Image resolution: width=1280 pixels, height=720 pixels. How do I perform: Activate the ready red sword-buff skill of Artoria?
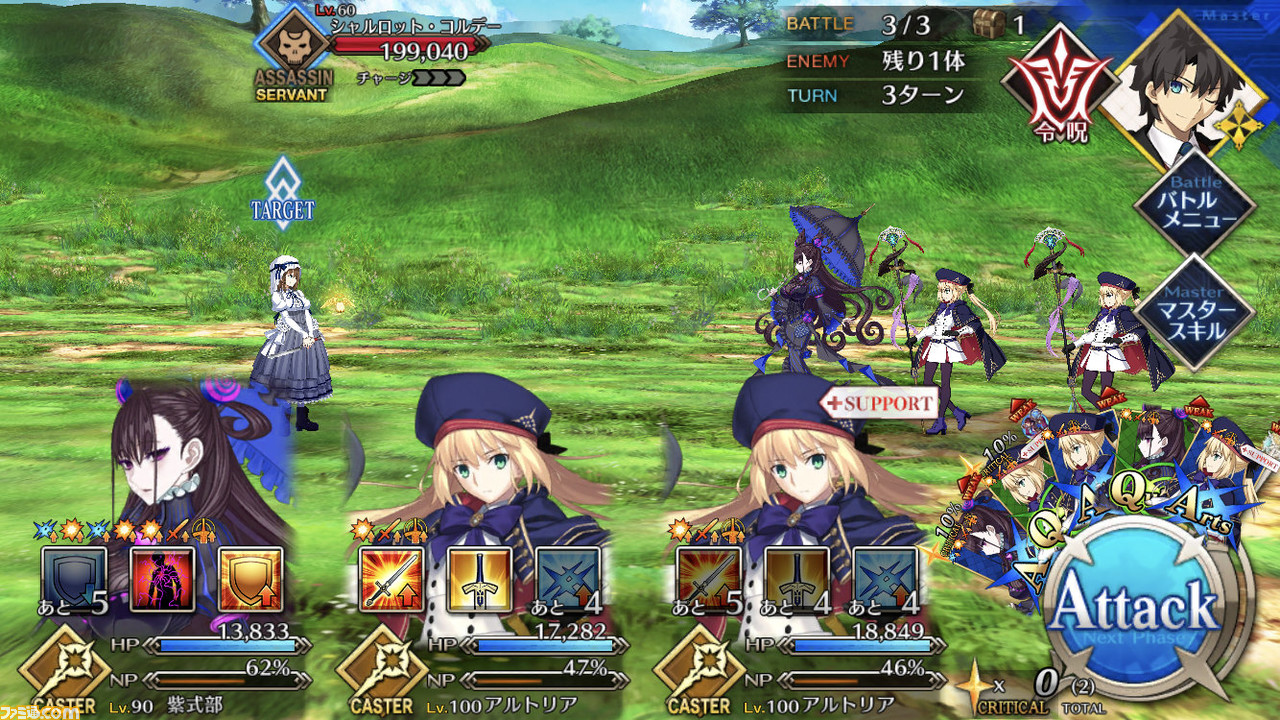(392, 579)
